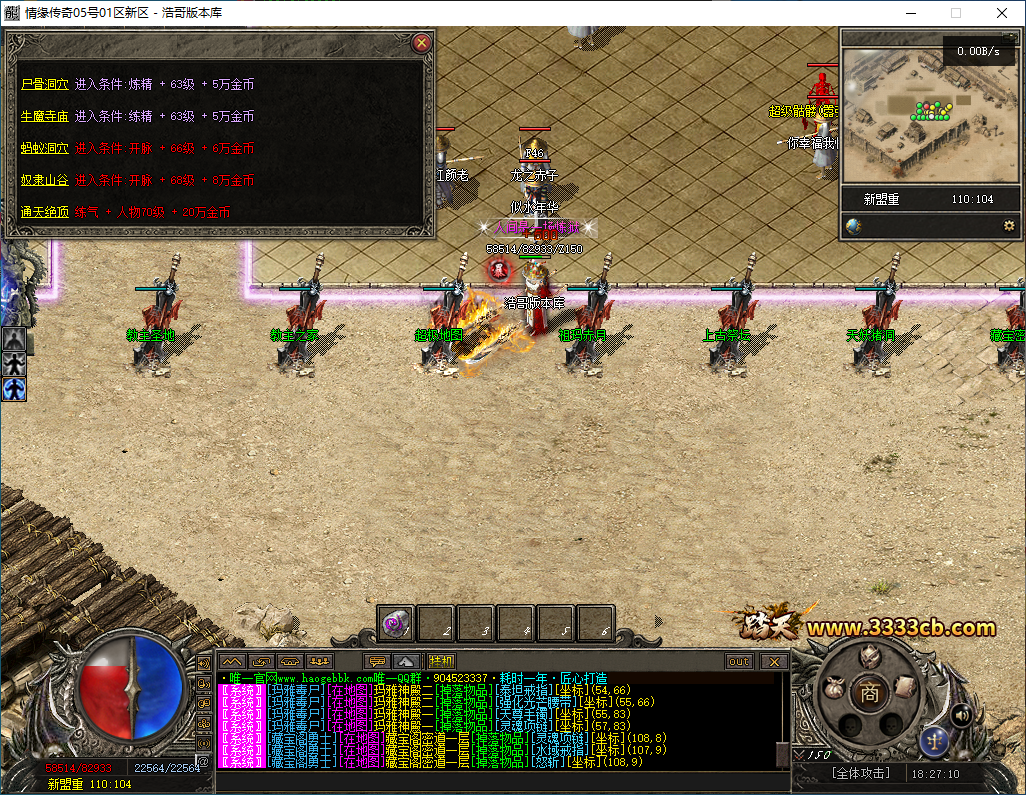Open the book skills icon
Viewport: 1026px width, 795px height.
point(905,686)
